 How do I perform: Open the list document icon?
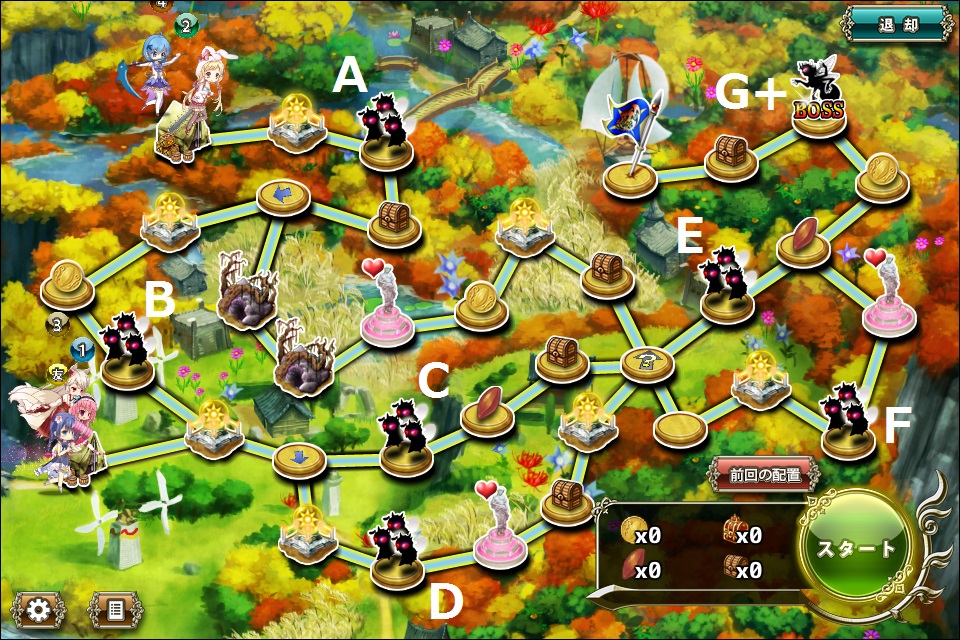(x=113, y=608)
